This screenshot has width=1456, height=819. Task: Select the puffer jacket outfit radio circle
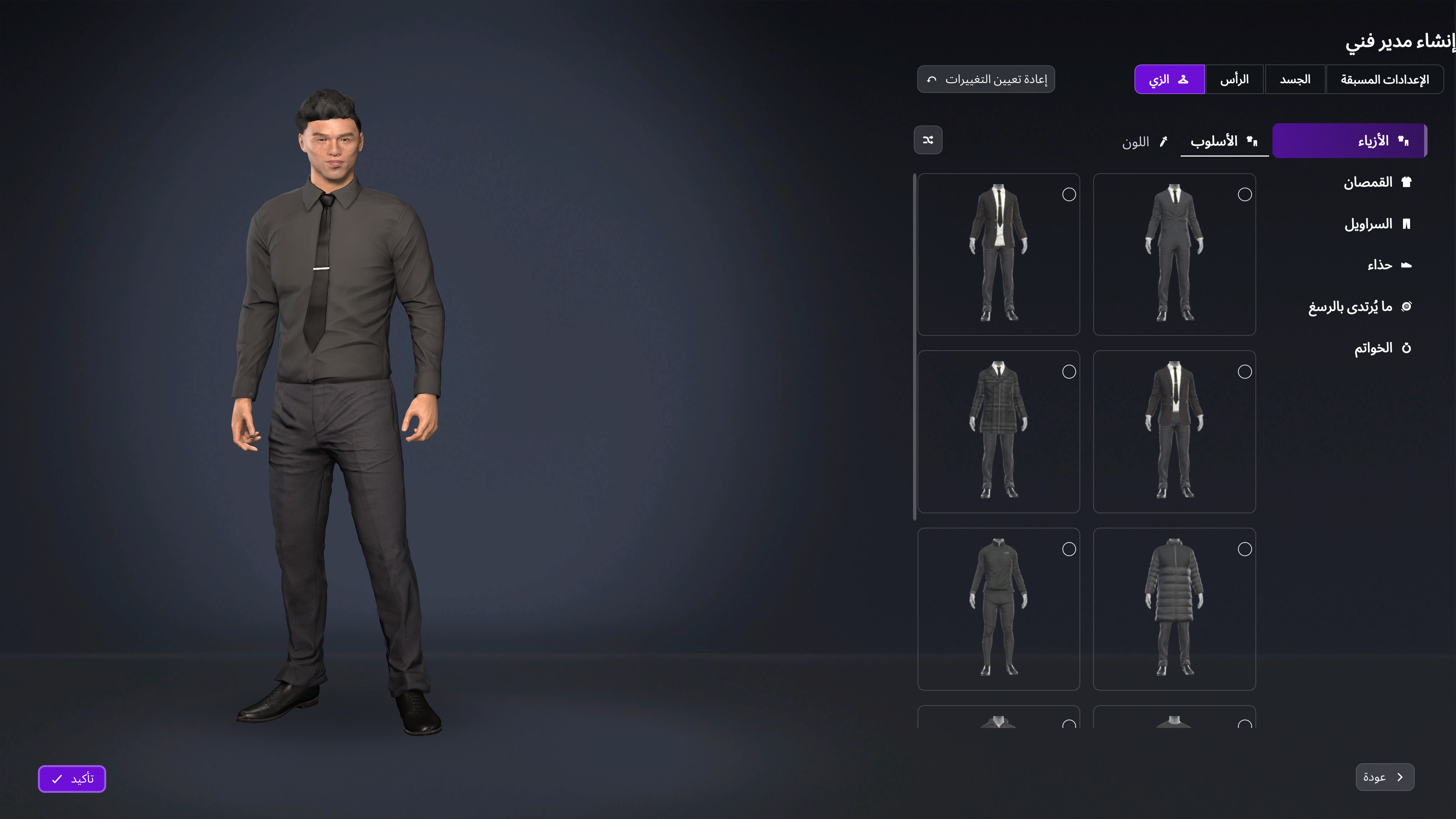(1245, 549)
